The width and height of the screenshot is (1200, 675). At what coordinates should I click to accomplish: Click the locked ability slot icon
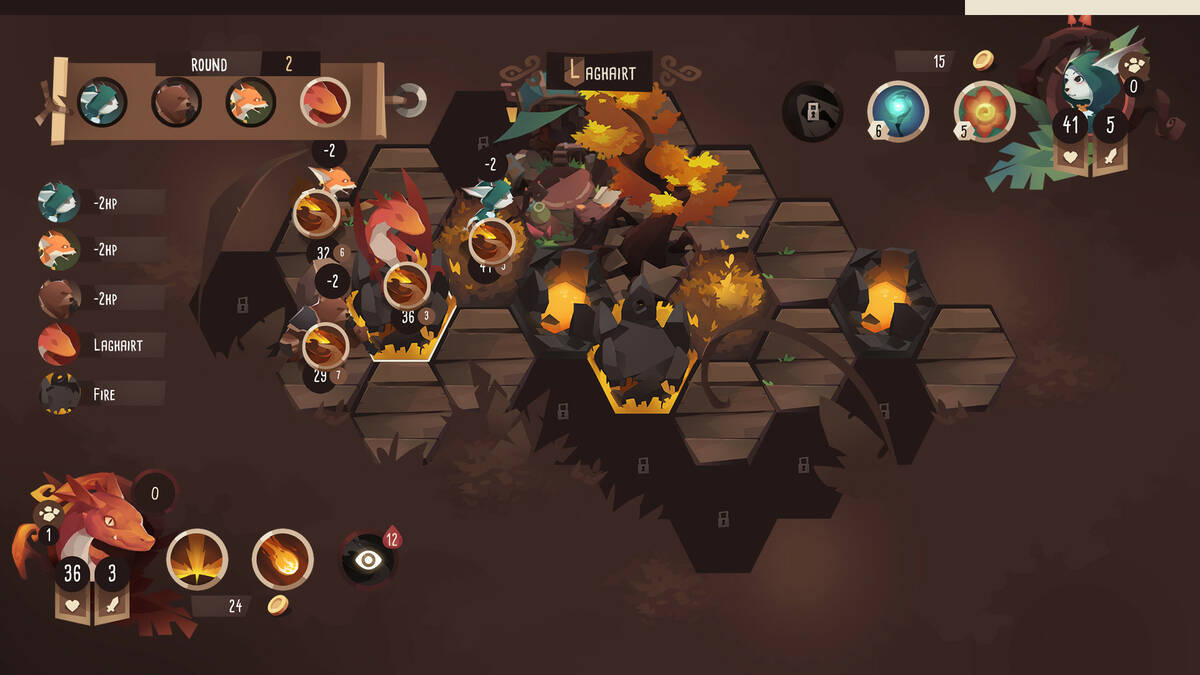click(812, 111)
